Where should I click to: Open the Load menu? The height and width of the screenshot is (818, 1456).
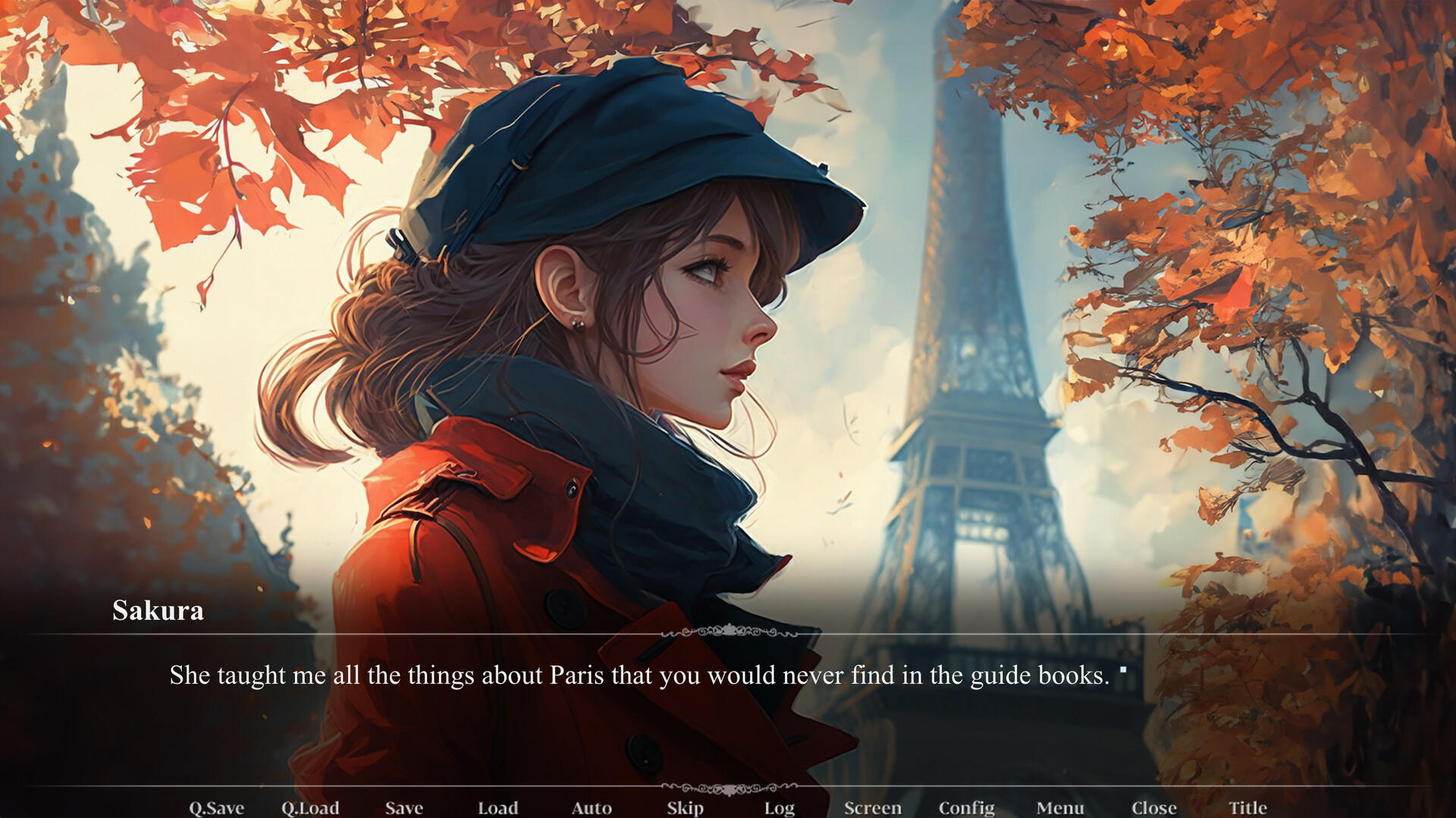(498, 808)
